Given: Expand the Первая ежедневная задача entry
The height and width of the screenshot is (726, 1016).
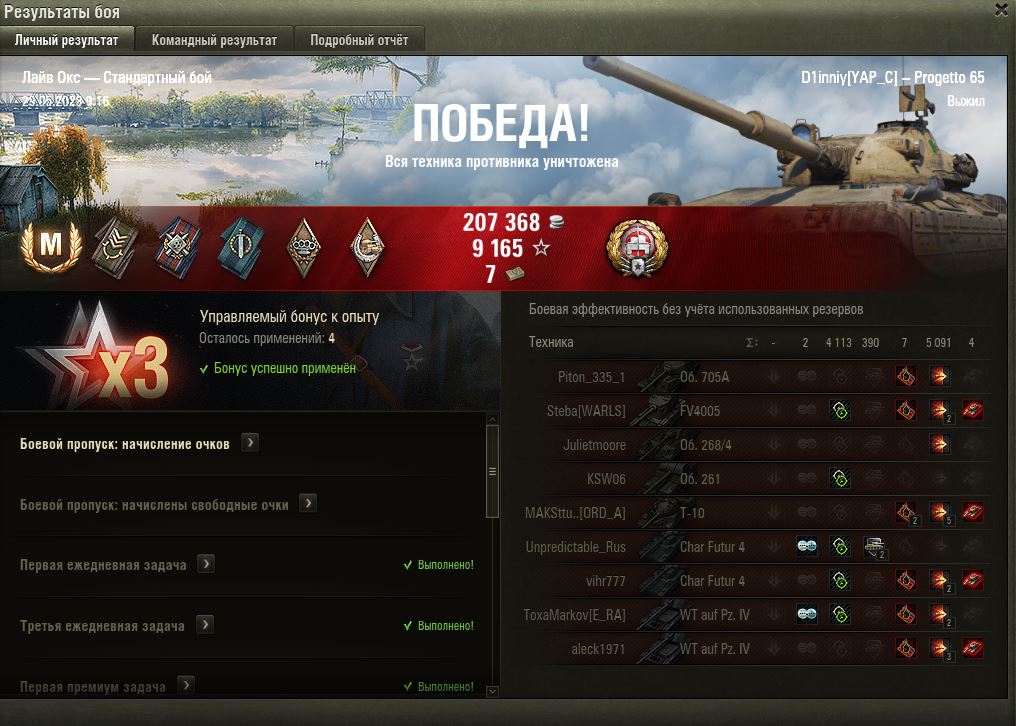Looking at the screenshot, I should [206, 564].
